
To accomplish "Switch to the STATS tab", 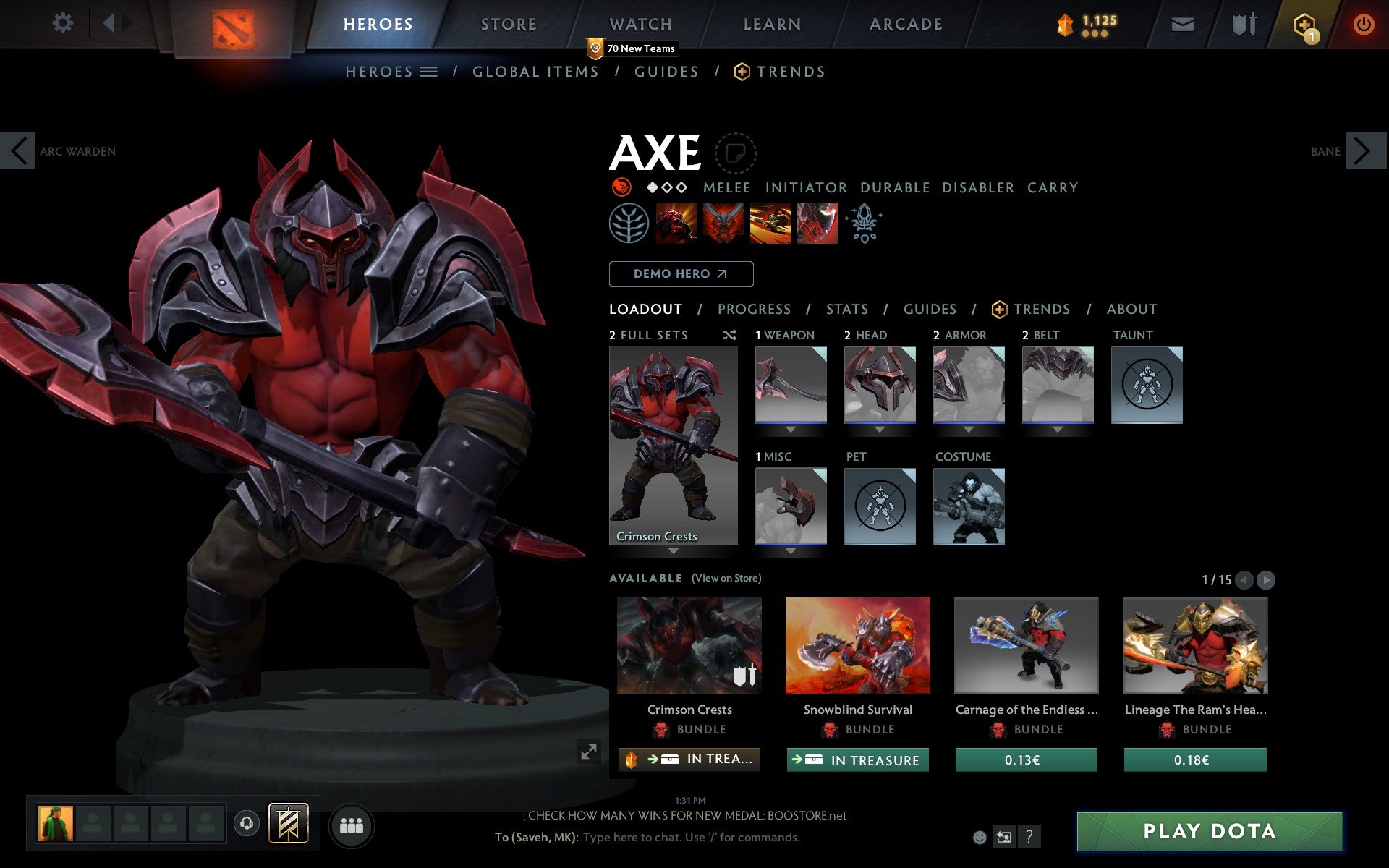I will [846, 309].
